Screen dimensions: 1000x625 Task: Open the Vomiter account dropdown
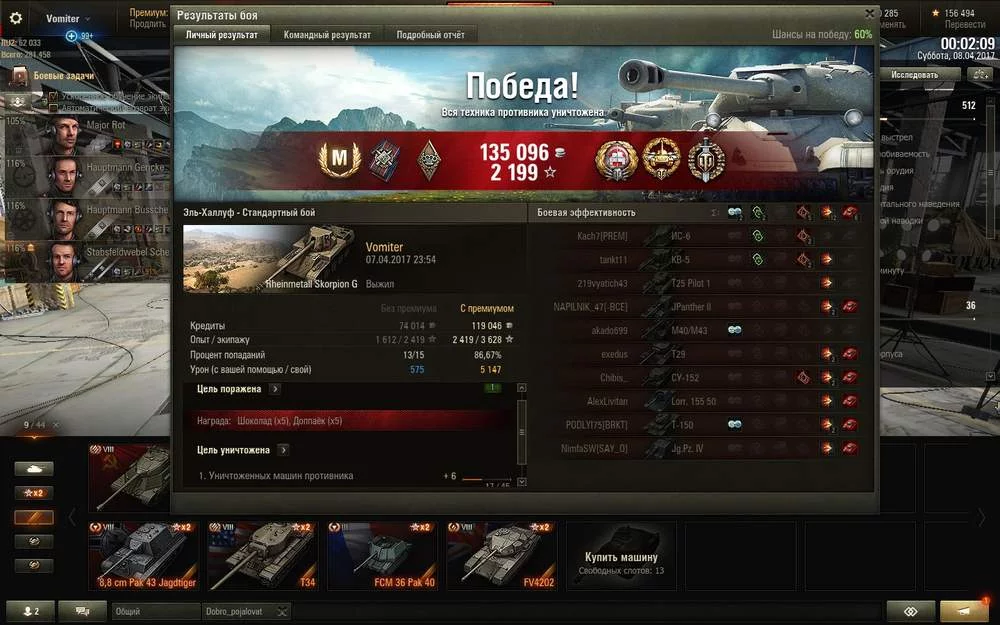(68, 18)
